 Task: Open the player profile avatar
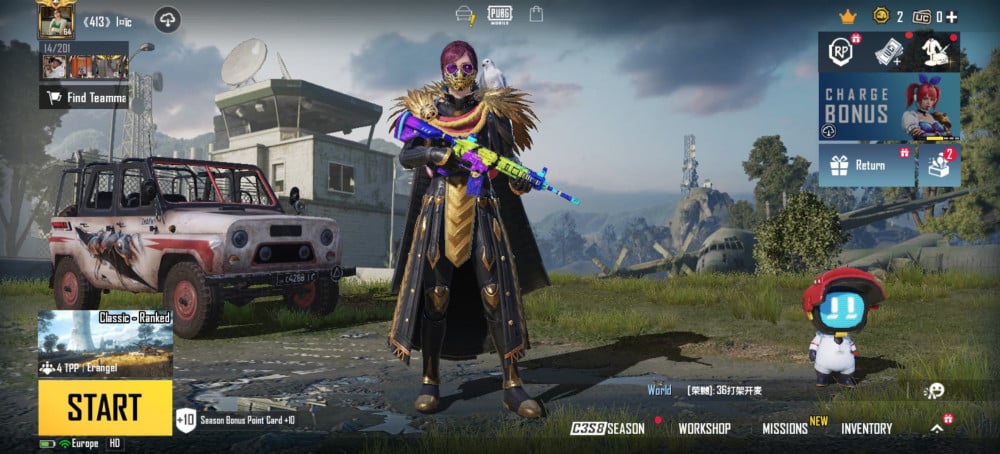56,18
